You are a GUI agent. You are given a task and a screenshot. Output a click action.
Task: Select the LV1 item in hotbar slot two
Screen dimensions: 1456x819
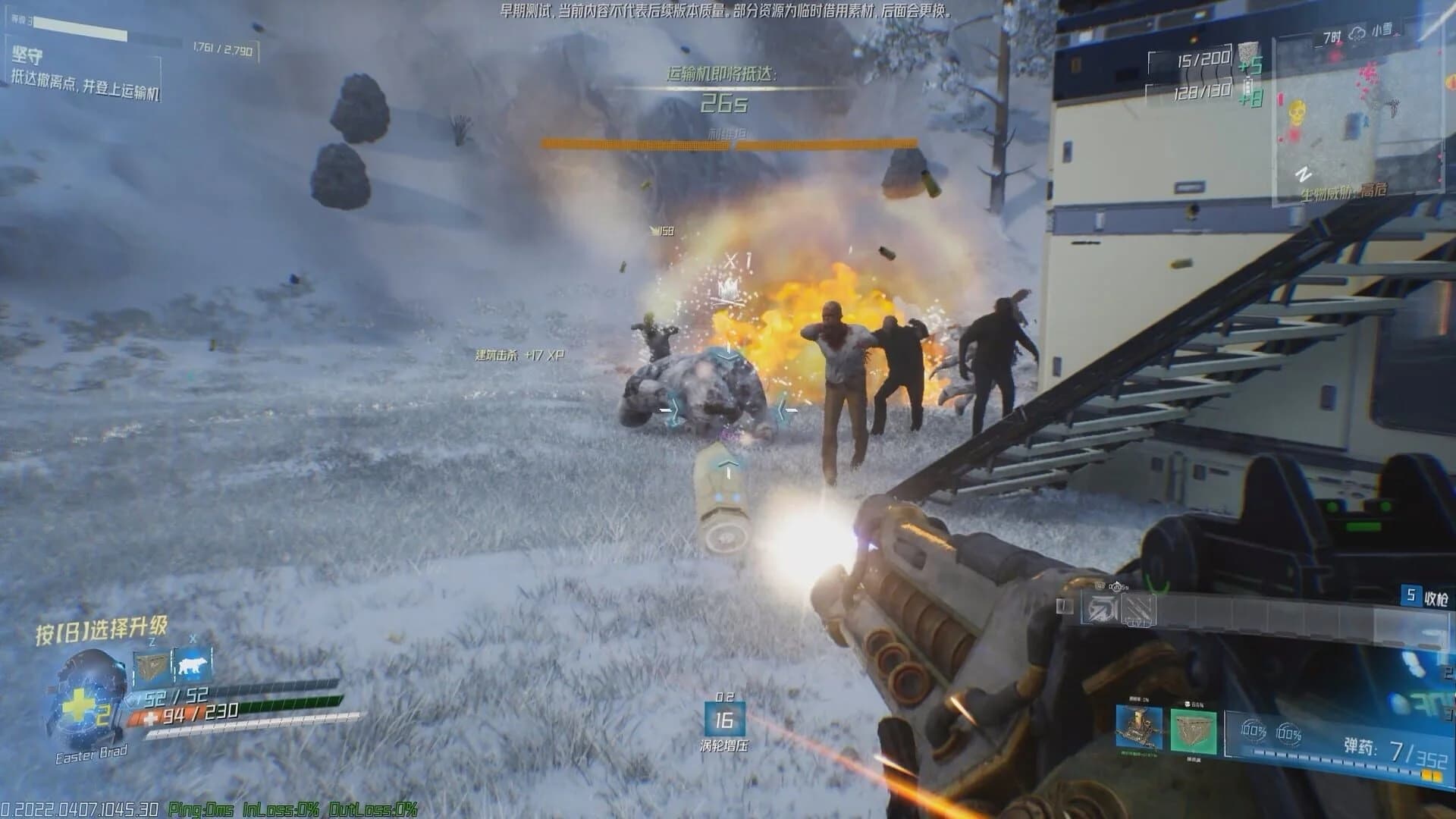pos(1137,609)
